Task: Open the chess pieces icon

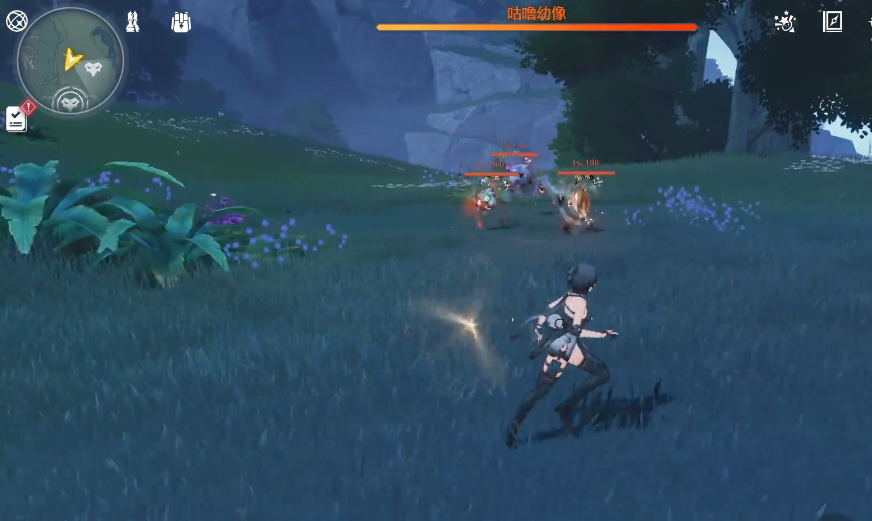Action: tap(133, 21)
